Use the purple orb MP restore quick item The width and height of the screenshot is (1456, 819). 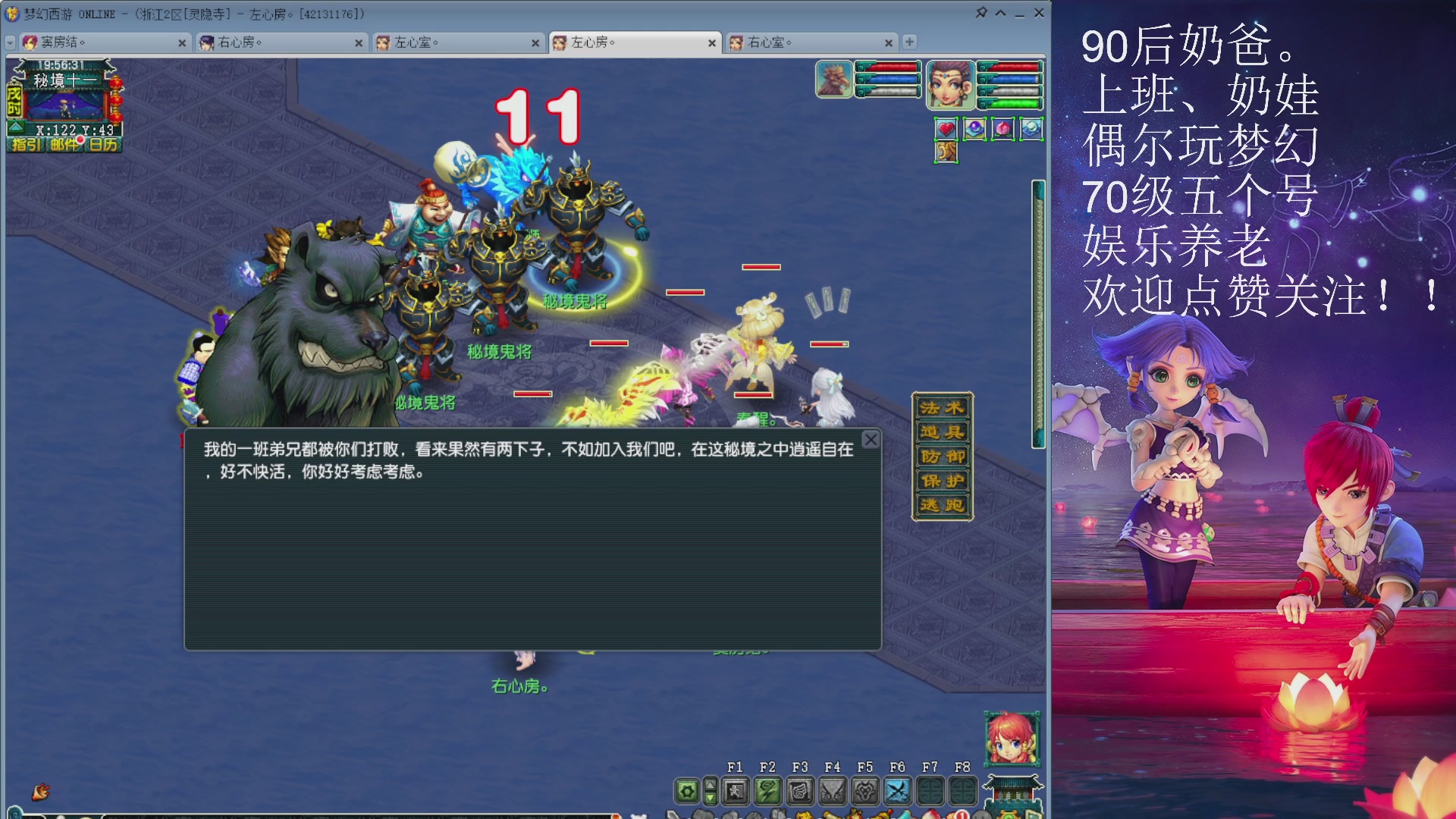(975, 129)
